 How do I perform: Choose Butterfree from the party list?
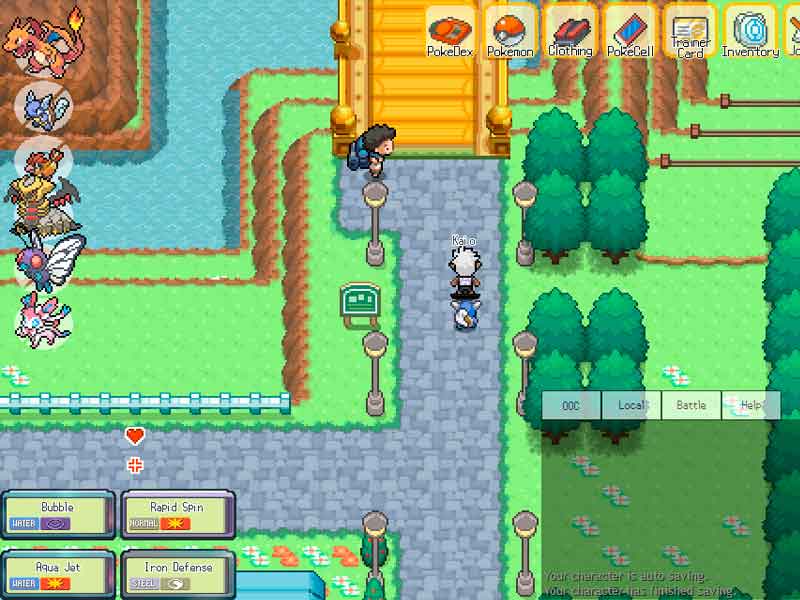[x=46, y=259]
